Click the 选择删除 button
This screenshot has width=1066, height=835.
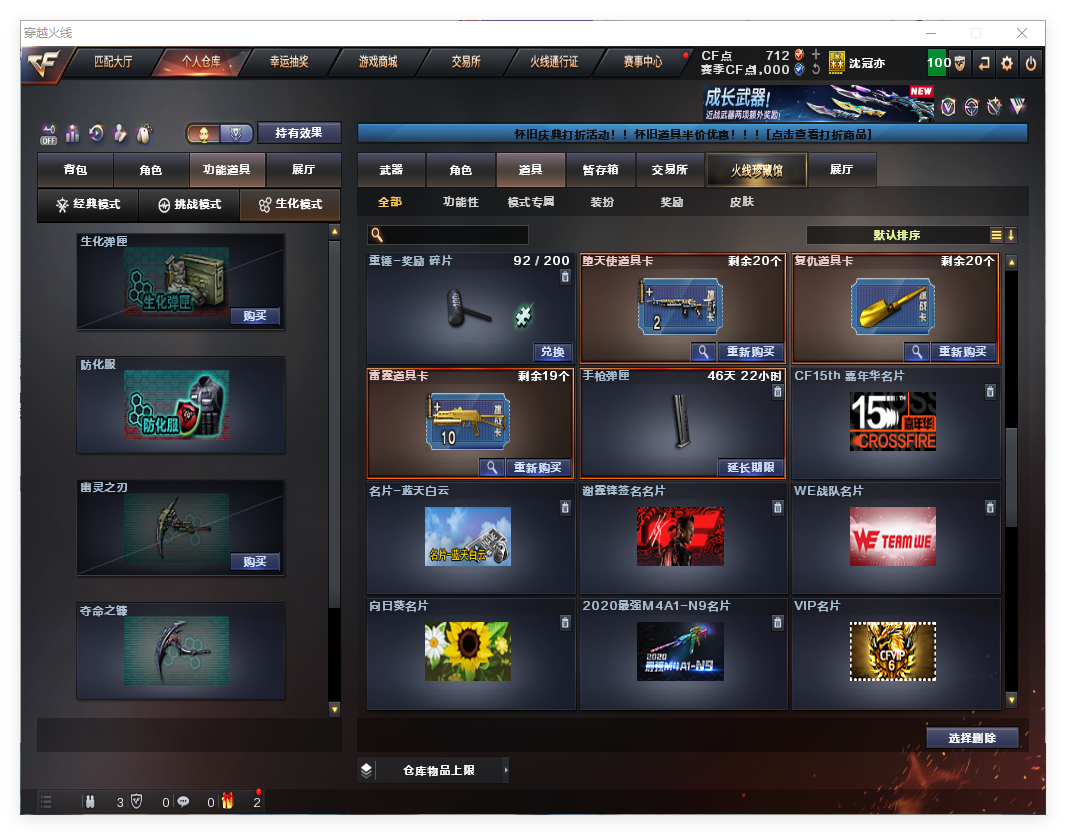point(972,738)
